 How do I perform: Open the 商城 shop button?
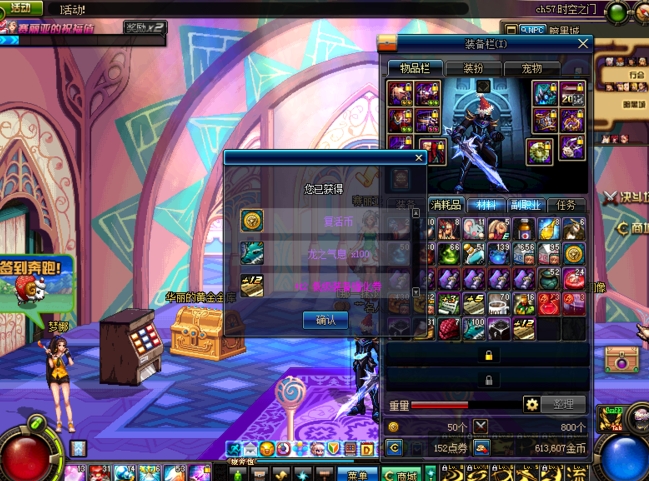click(x=402, y=474)
